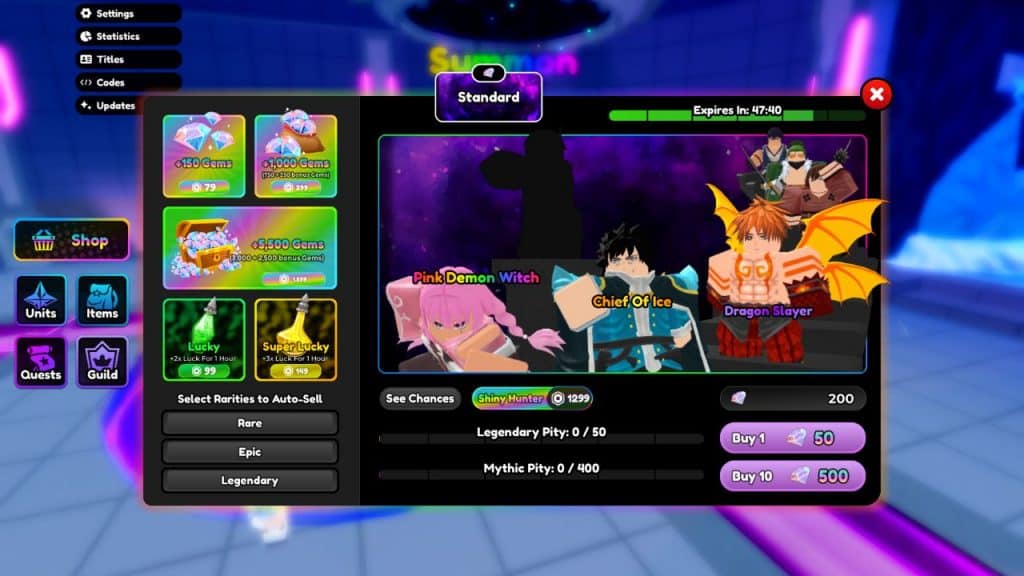Buy the Super Lucky potion
This screenshot has width=1024, height=576.
click(295, 339)
